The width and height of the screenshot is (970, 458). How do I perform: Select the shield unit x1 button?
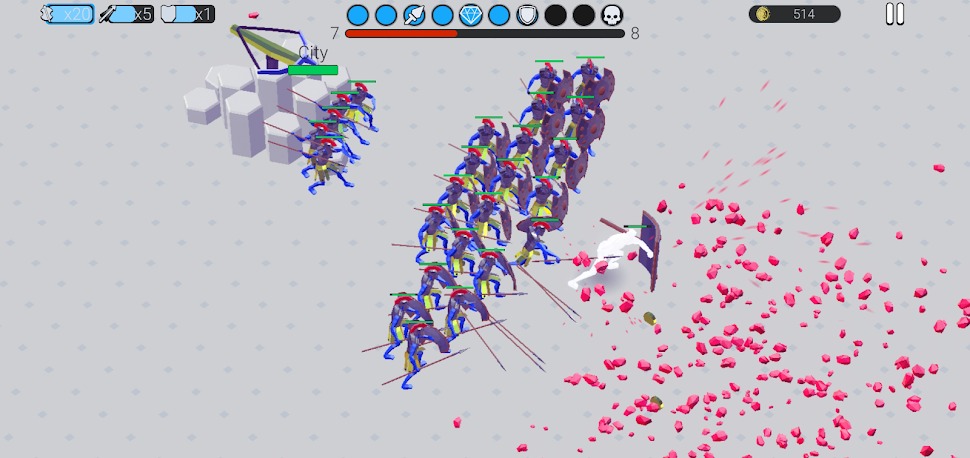coord(188,14)
